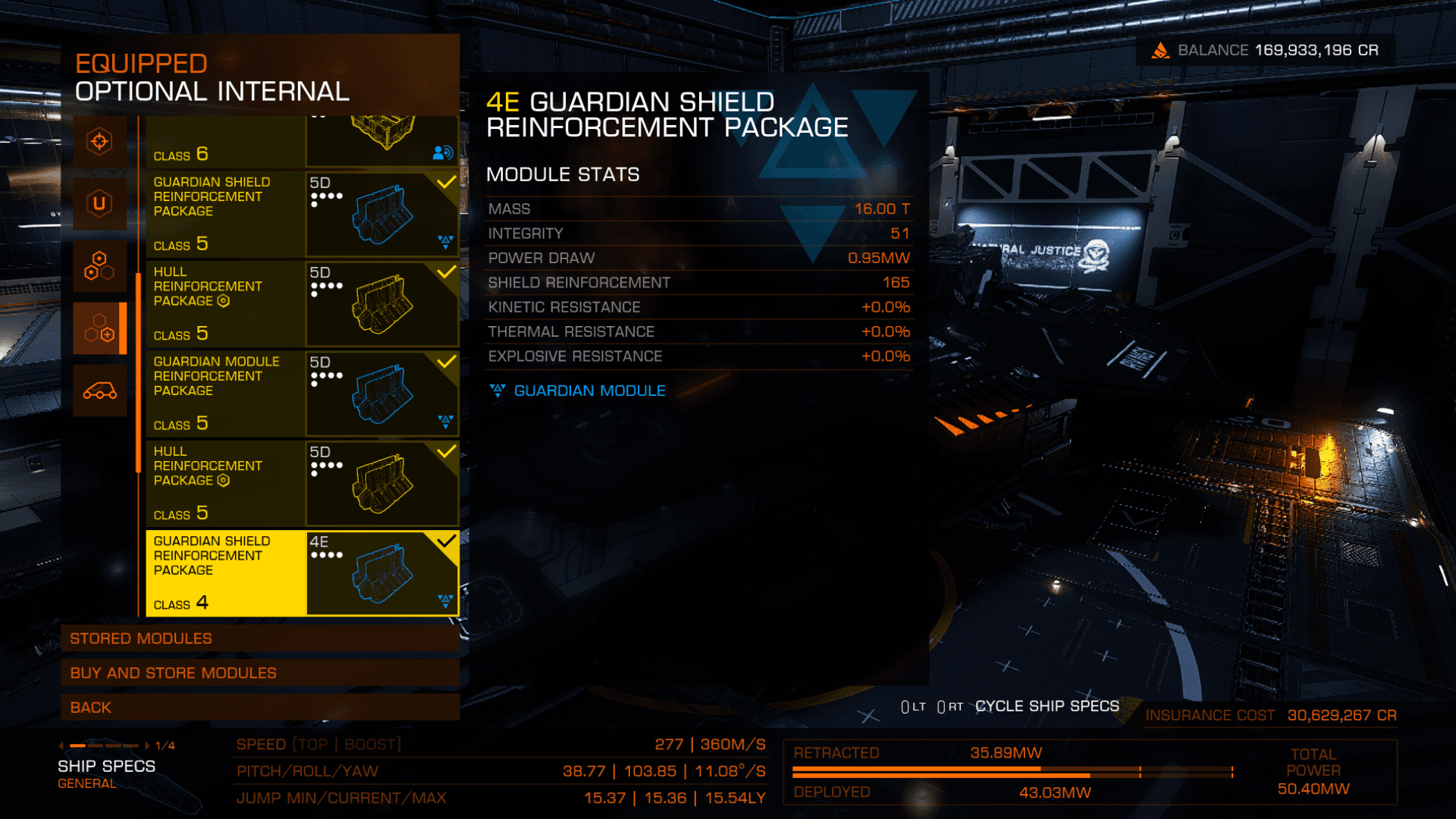Open the Stored Modules list
This screenshot has width=1456, height=819.
(259, 639)
